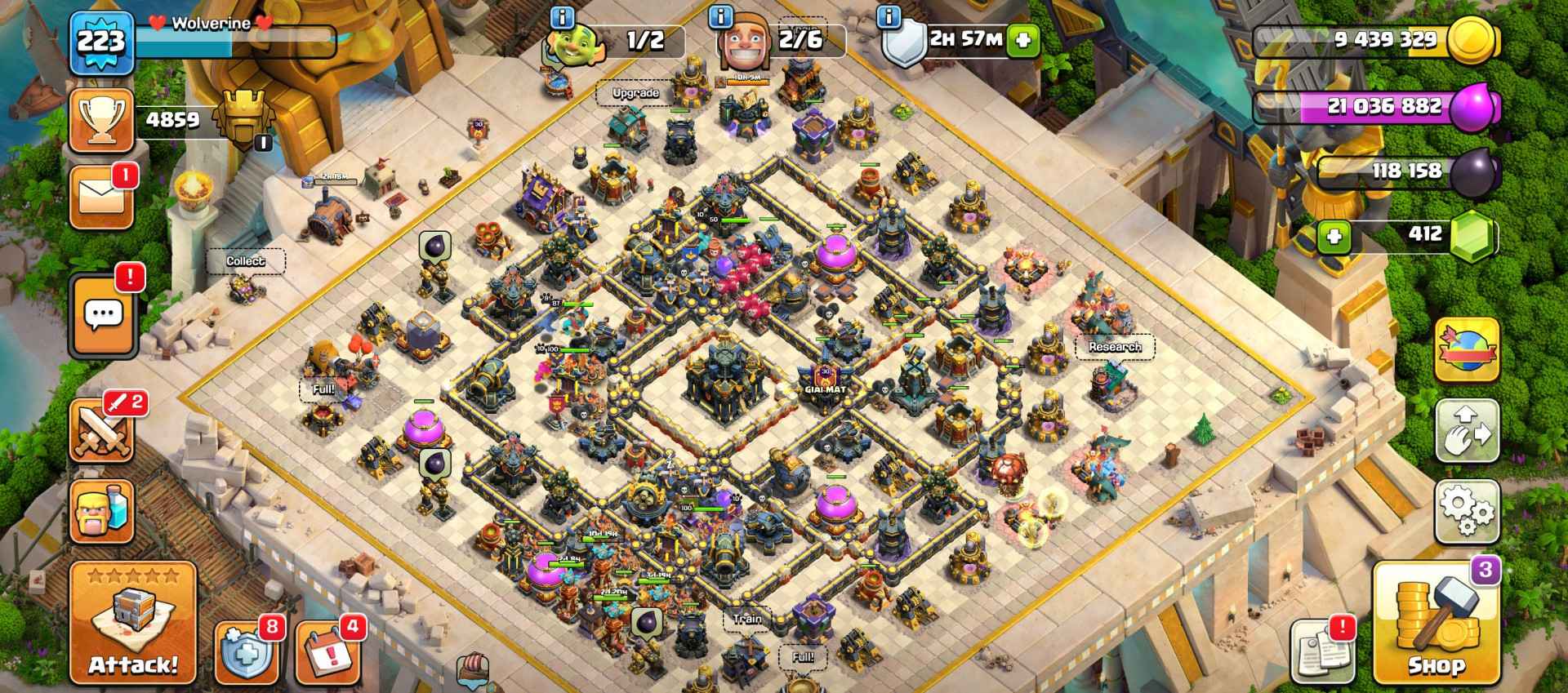1568x693 pixels.
Task: Open the Shop
Action: (x=1436, y=624)
